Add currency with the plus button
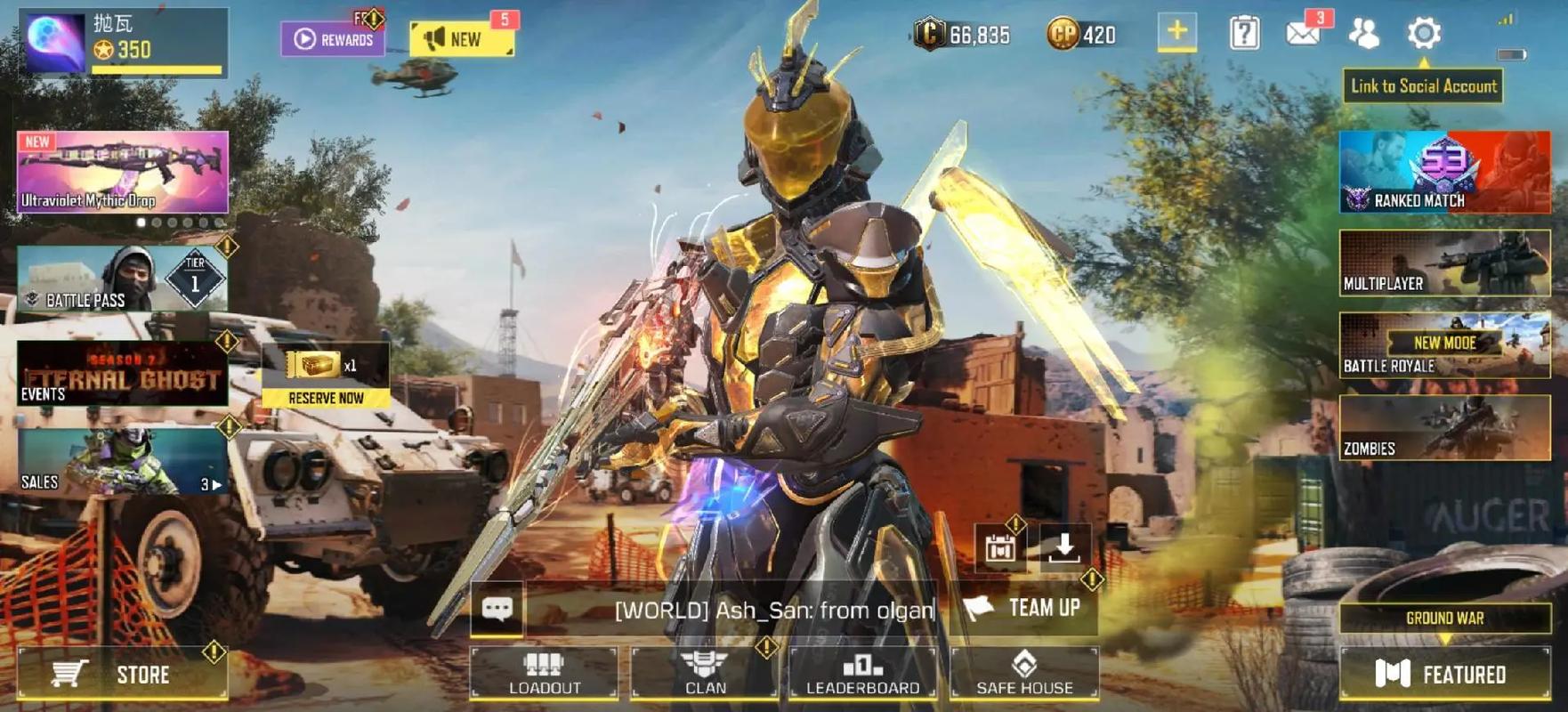 click(1176, 32)
